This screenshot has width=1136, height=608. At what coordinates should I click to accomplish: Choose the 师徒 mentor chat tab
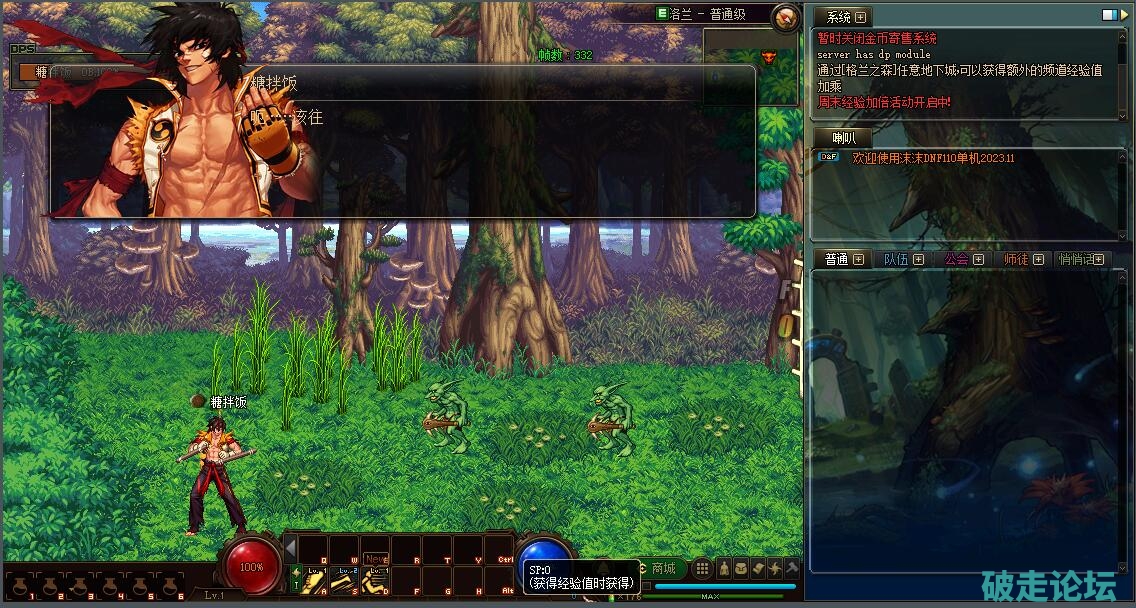pyautogui.click(x=1017, y=259)
